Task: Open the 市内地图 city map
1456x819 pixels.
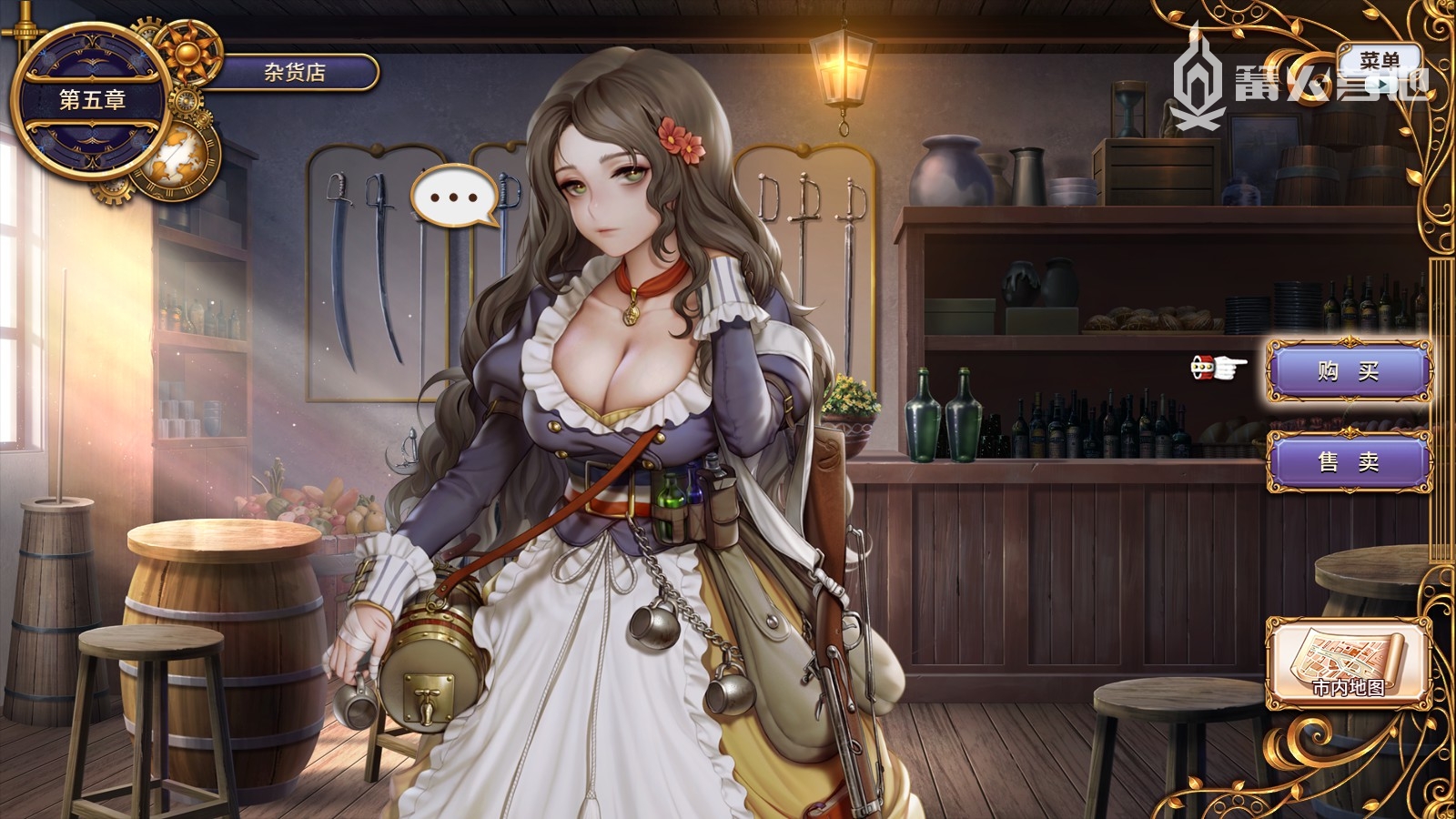Action: [x=1348, y=662]
